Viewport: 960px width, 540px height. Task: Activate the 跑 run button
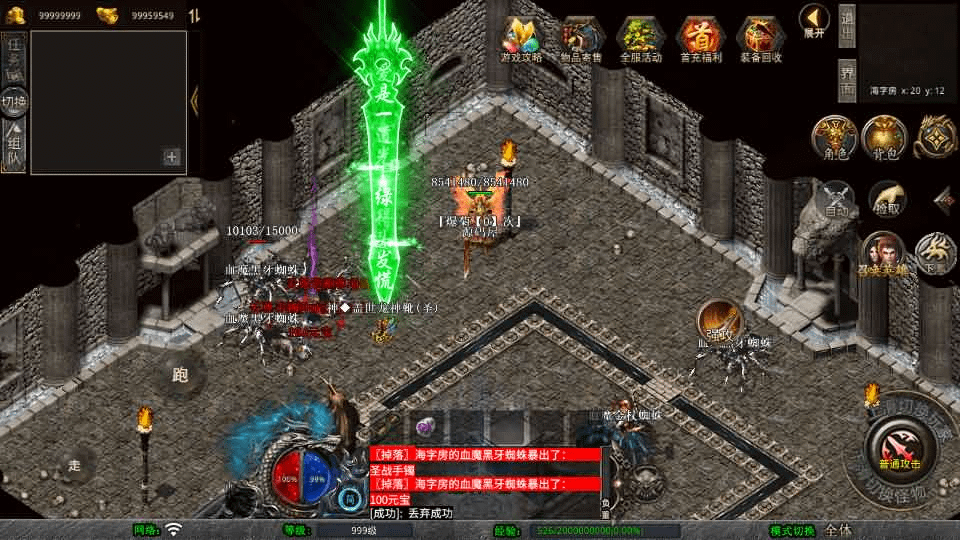pos(181,375)
